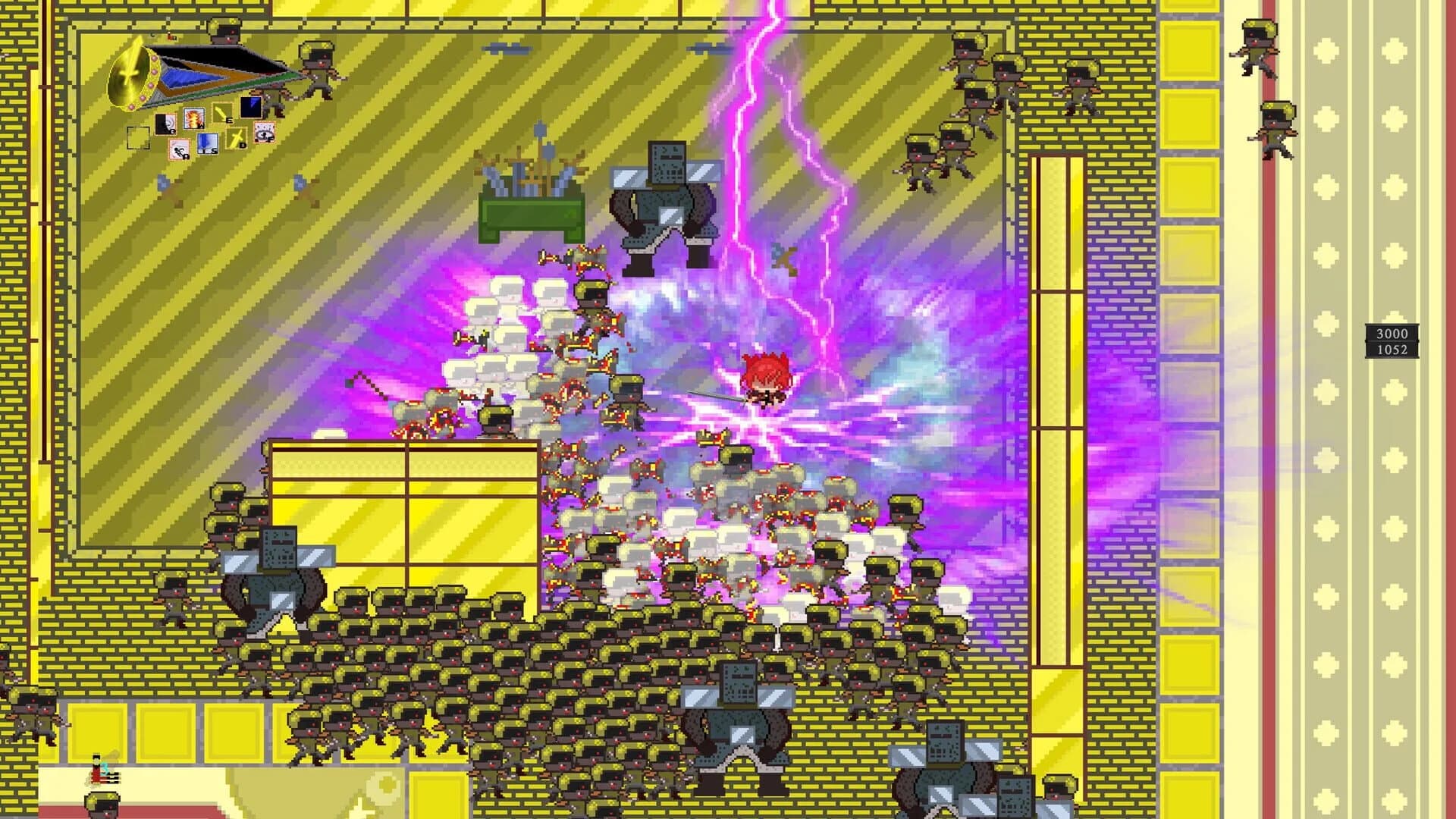The image size is (1456, 819).
Task: Click the dark blue skill icon on R
Action: click(251, 107)
